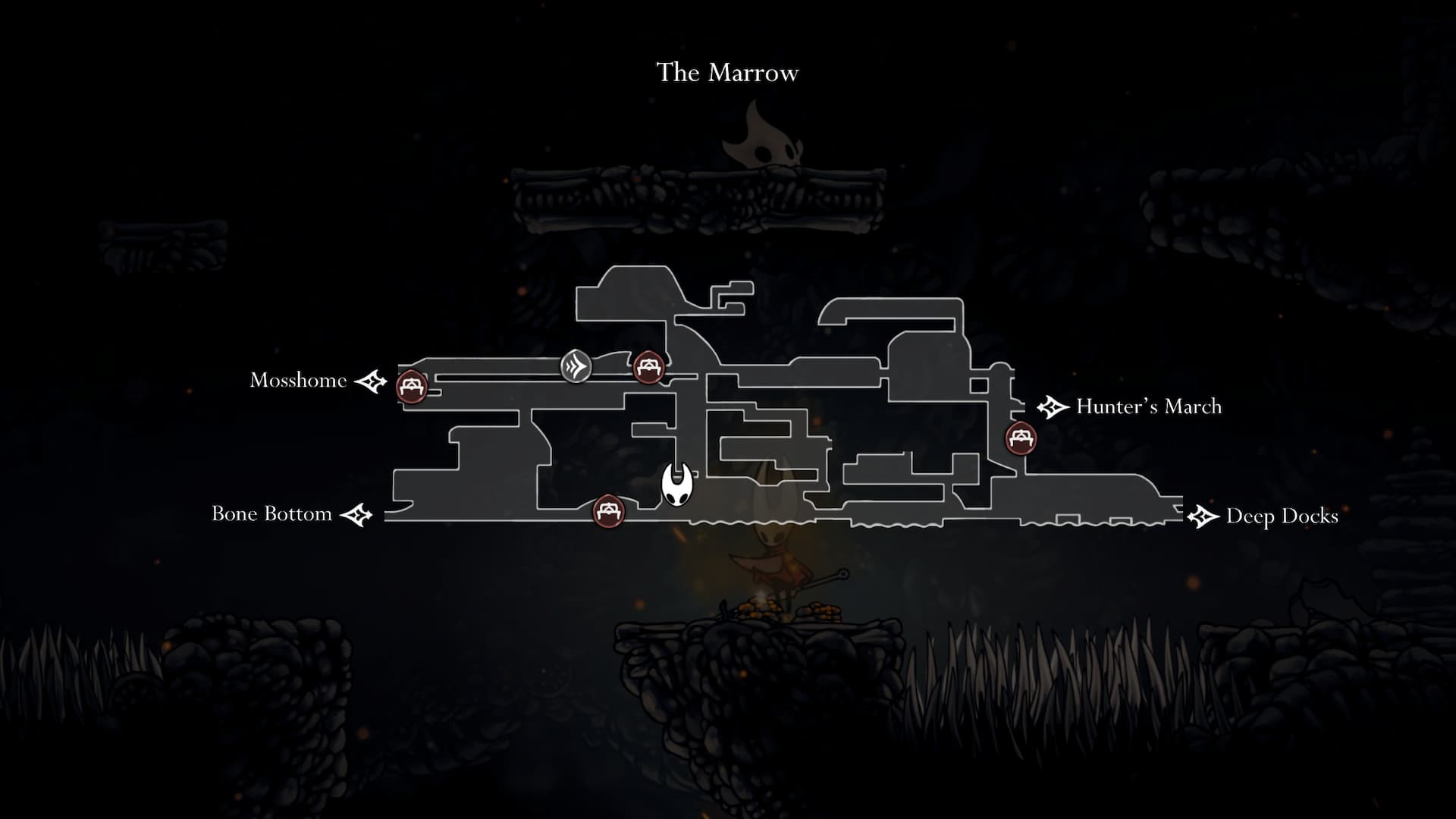Viewport: 1456px width, 819px height.
Task: Select the bench marker nearest Hornet's mask
Action: tap(608, 510)
